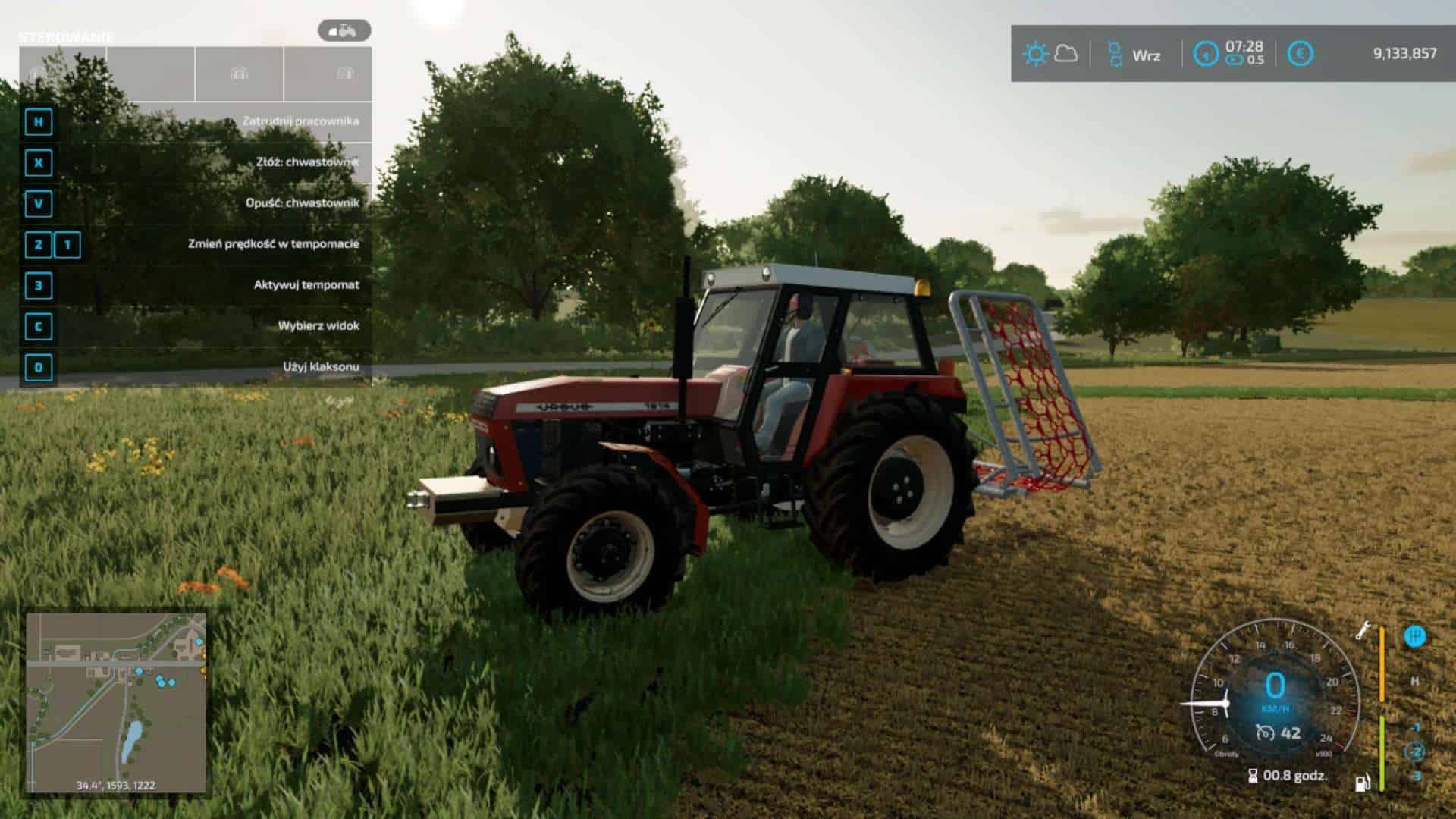This screenshot has width=1456, height=819.
Task: Open the minimap in the corner
Action: 116,703
